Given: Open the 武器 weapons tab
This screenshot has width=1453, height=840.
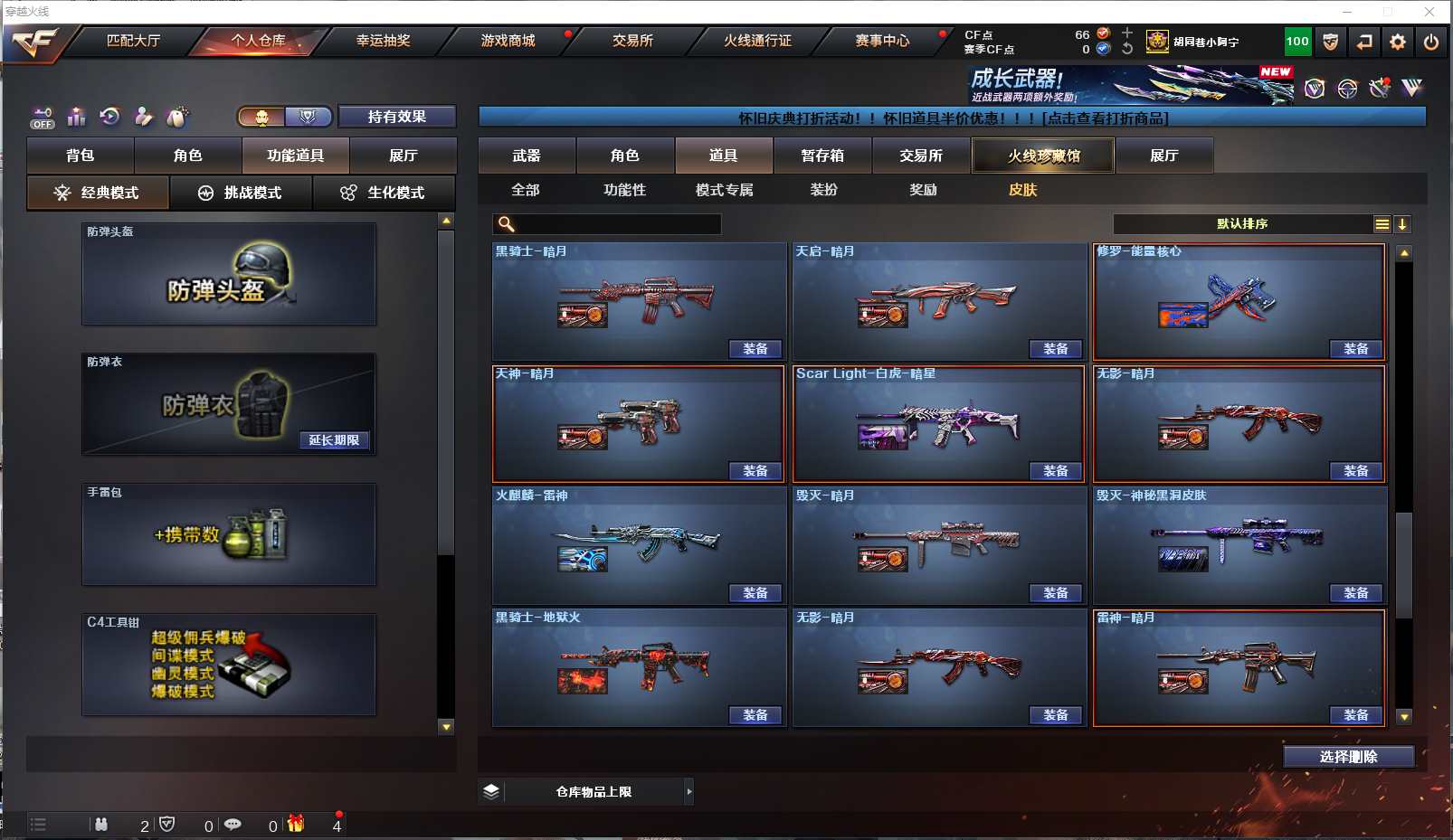Looking at the screenshot, I should (x=527, y=156).
